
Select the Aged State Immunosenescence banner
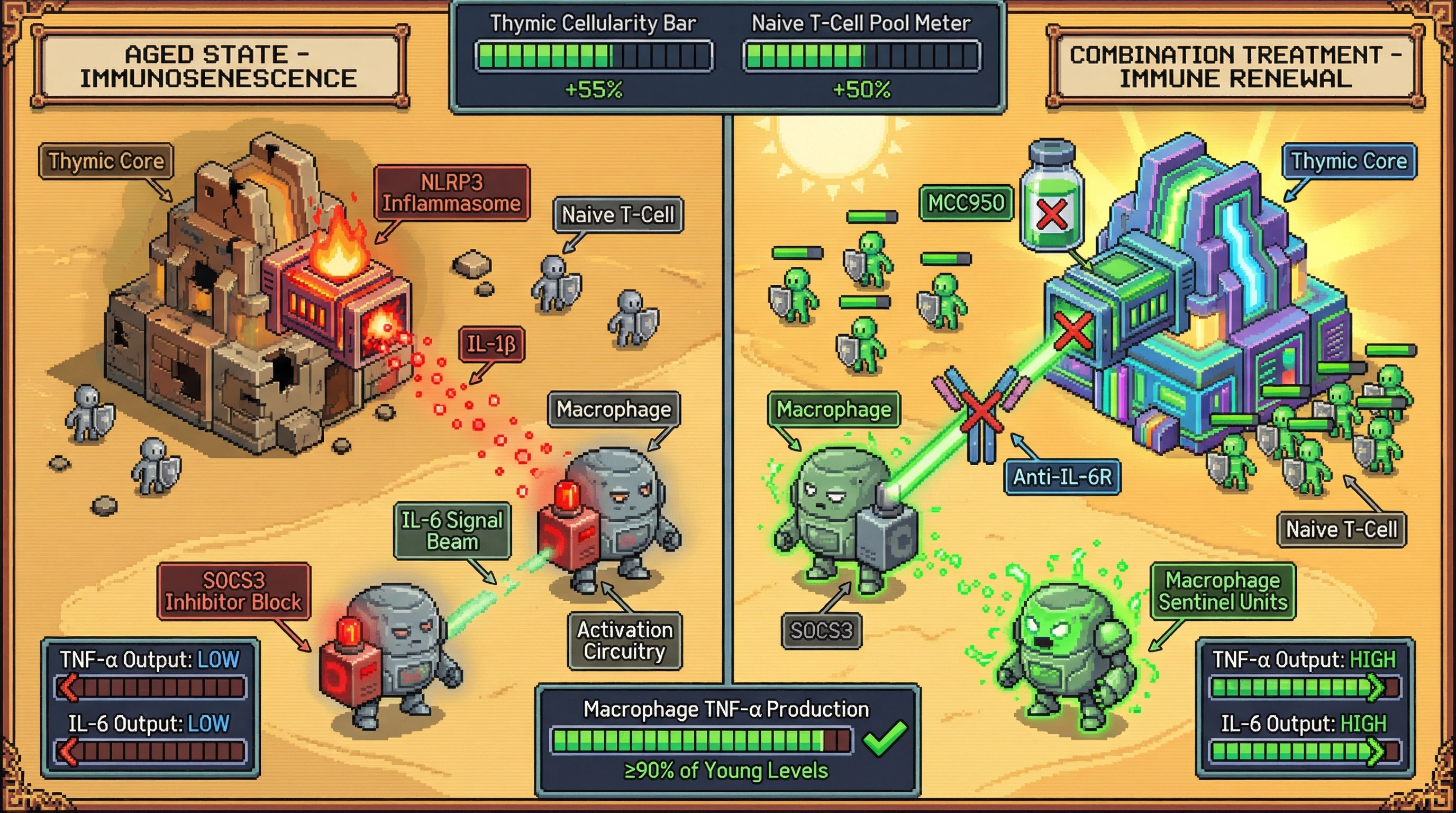pyautogui.click(x=219, y=67)
